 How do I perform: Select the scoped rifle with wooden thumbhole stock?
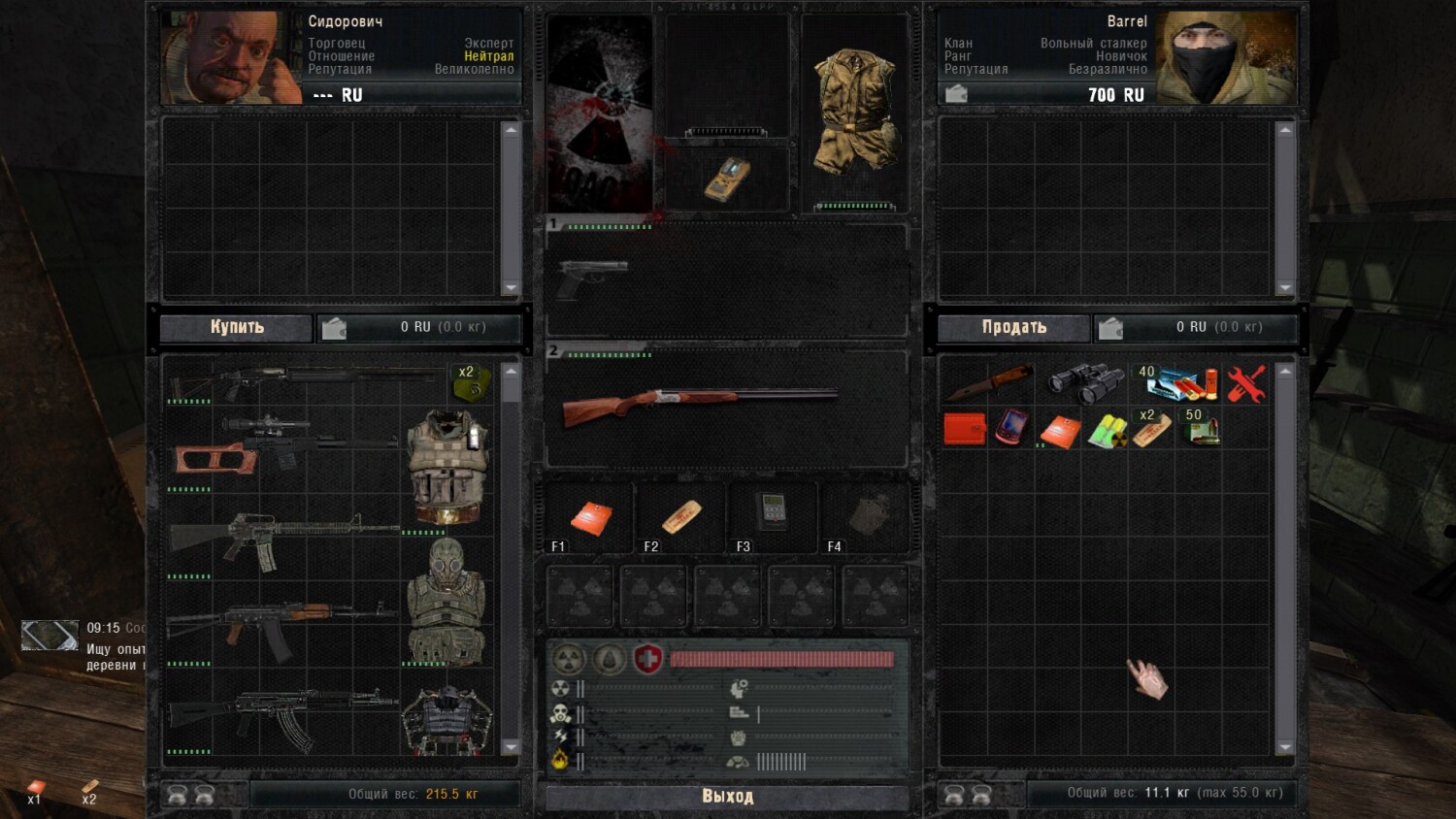(281, 446)
